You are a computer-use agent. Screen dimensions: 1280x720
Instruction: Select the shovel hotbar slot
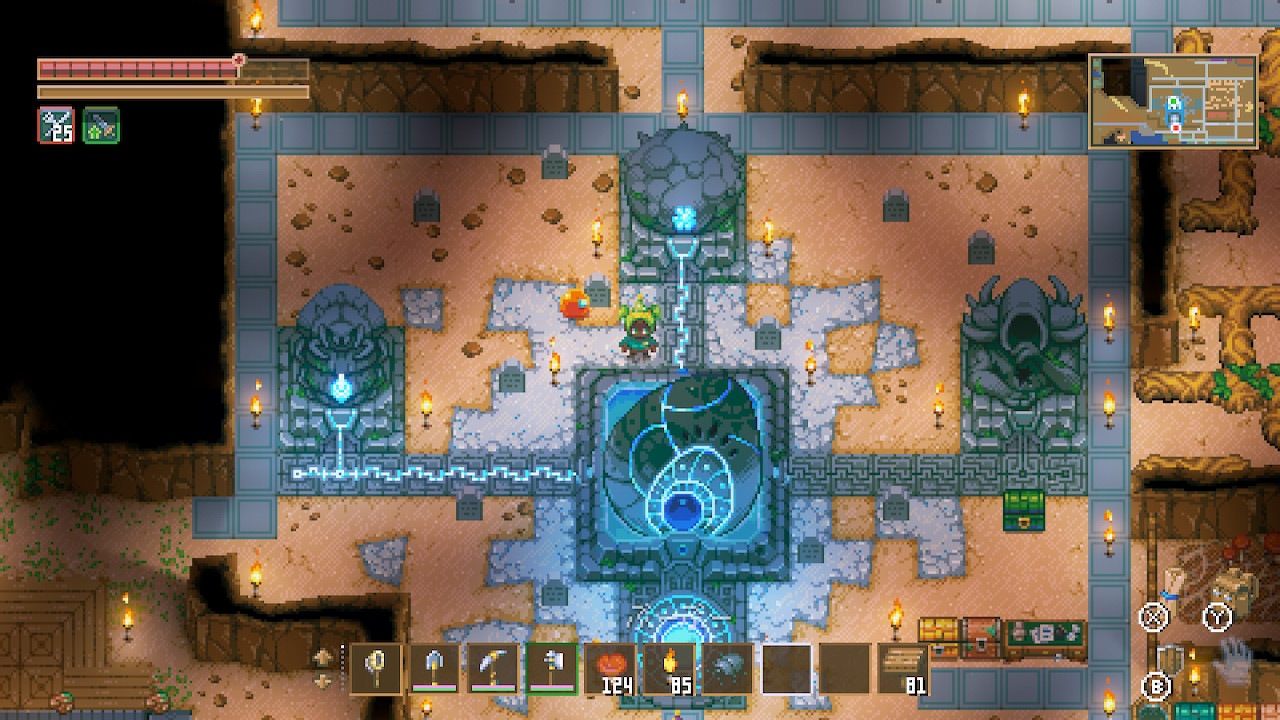click(x=434, y=668)
